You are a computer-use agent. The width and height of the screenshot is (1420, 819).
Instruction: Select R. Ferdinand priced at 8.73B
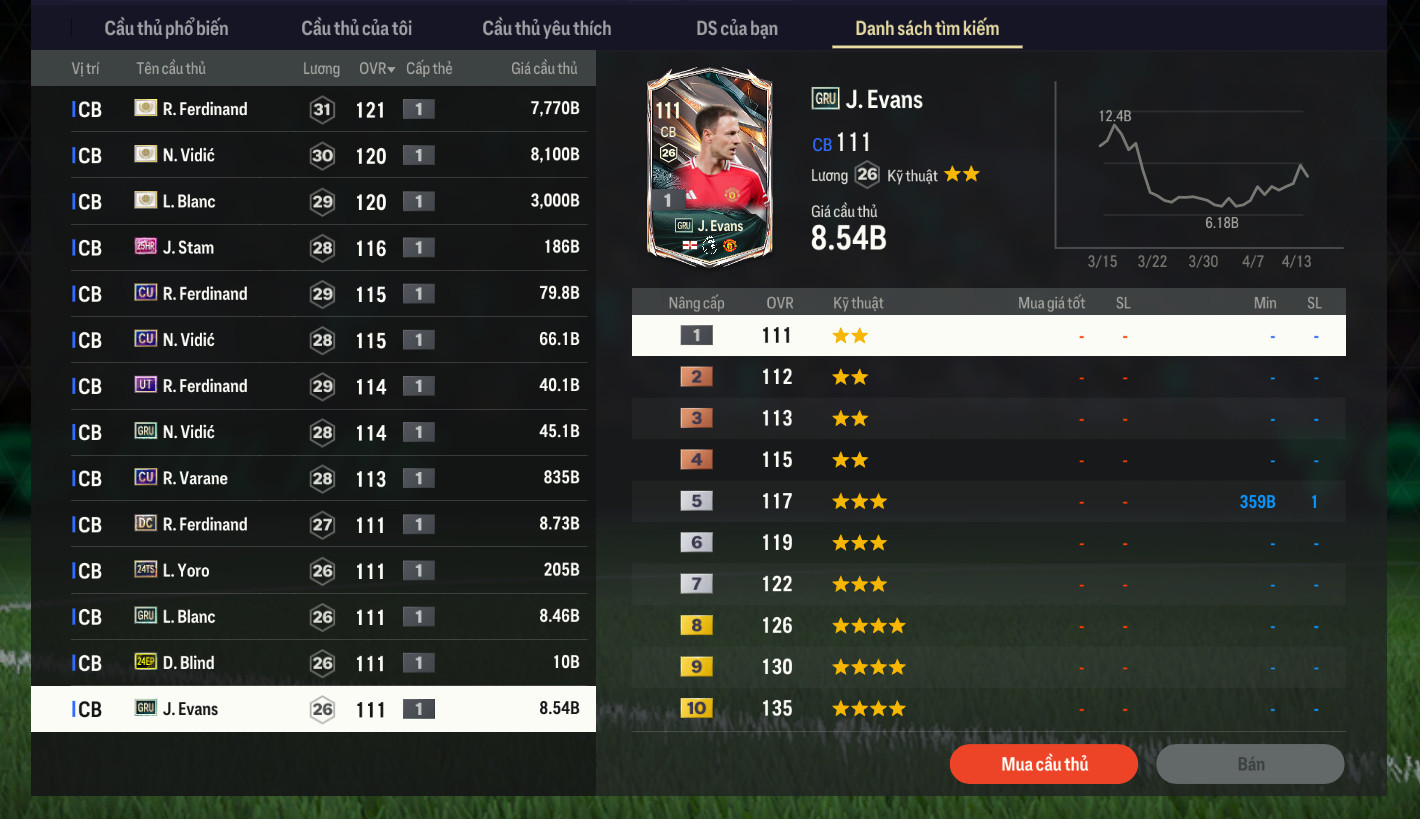pos(313,524)
